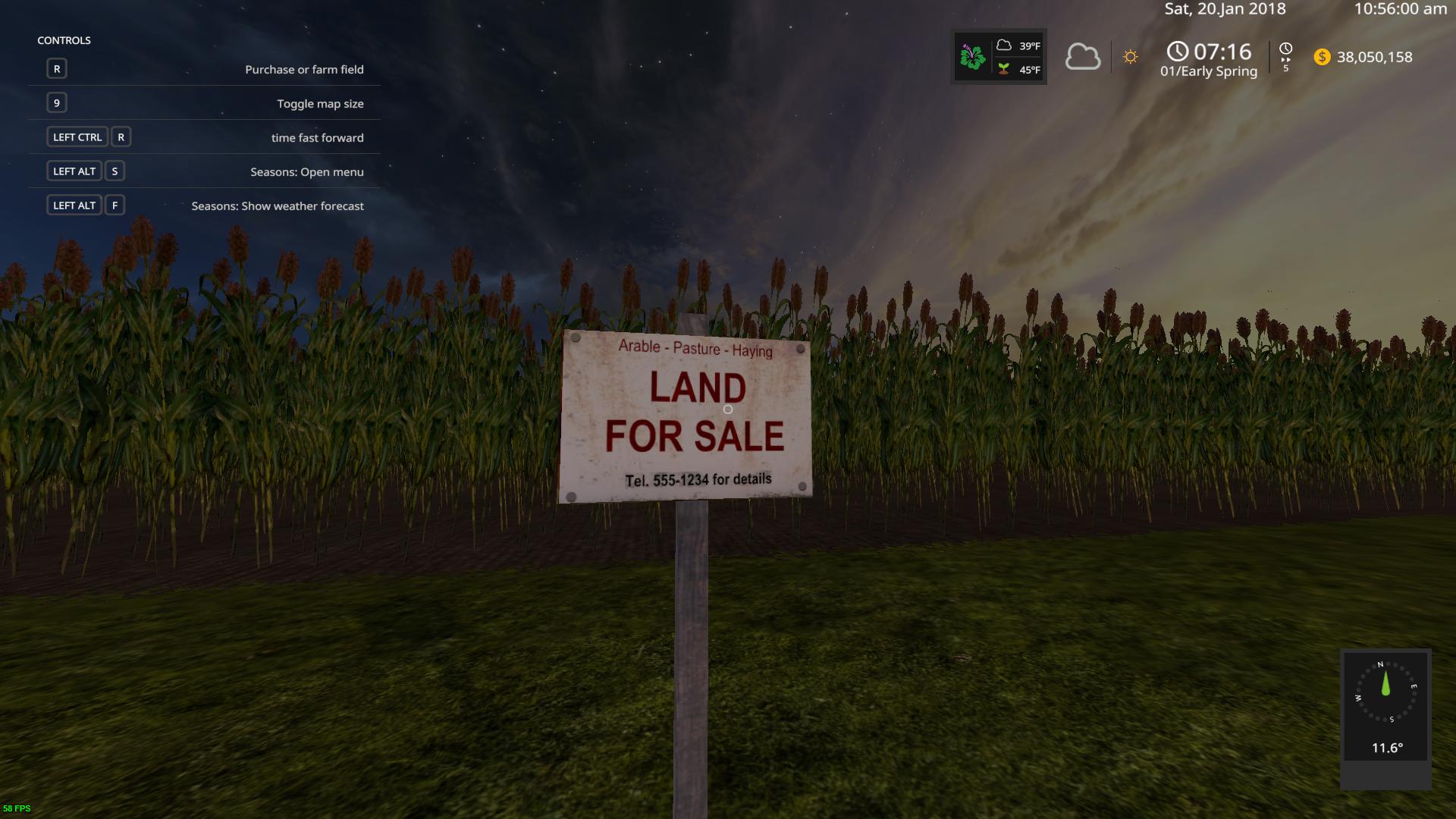Click the orange sun forecast icon

[x=1130, y=57]
